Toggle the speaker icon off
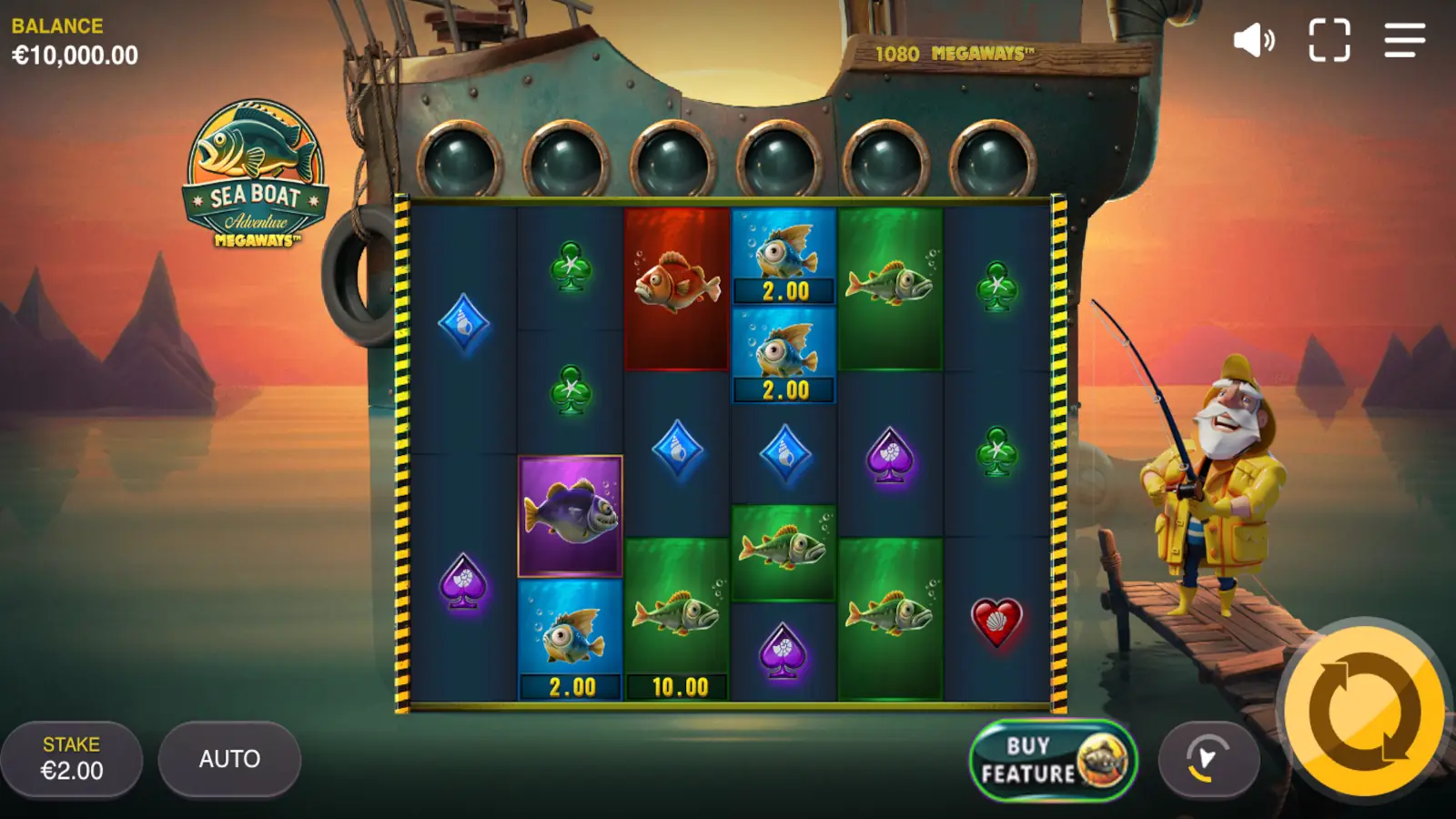 click(x=1254, y=38)
